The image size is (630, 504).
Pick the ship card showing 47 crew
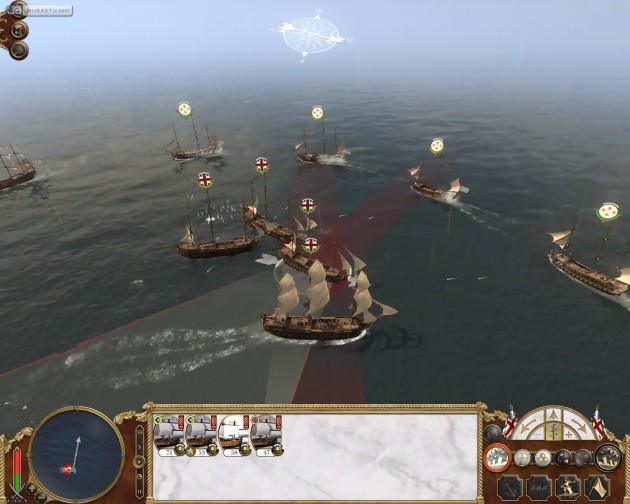click(x=267, y=433)
